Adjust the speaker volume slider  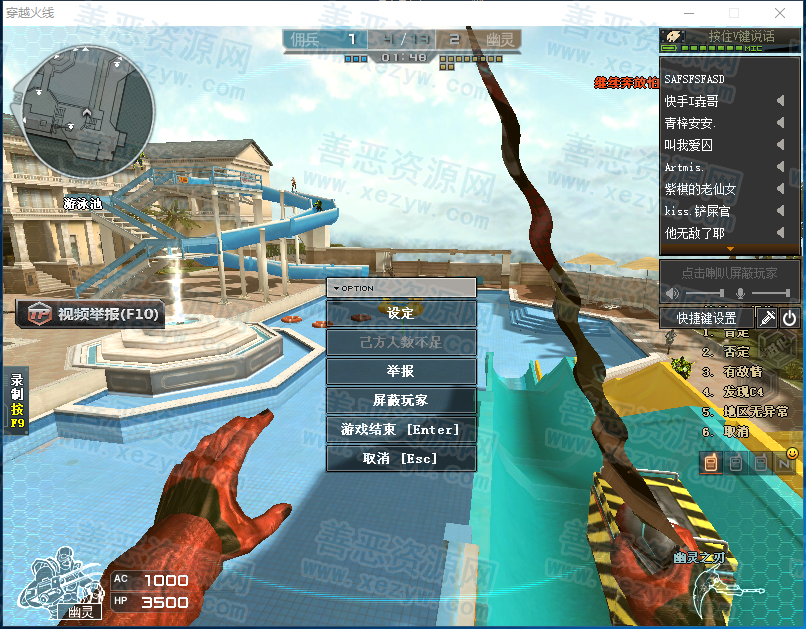704,293
